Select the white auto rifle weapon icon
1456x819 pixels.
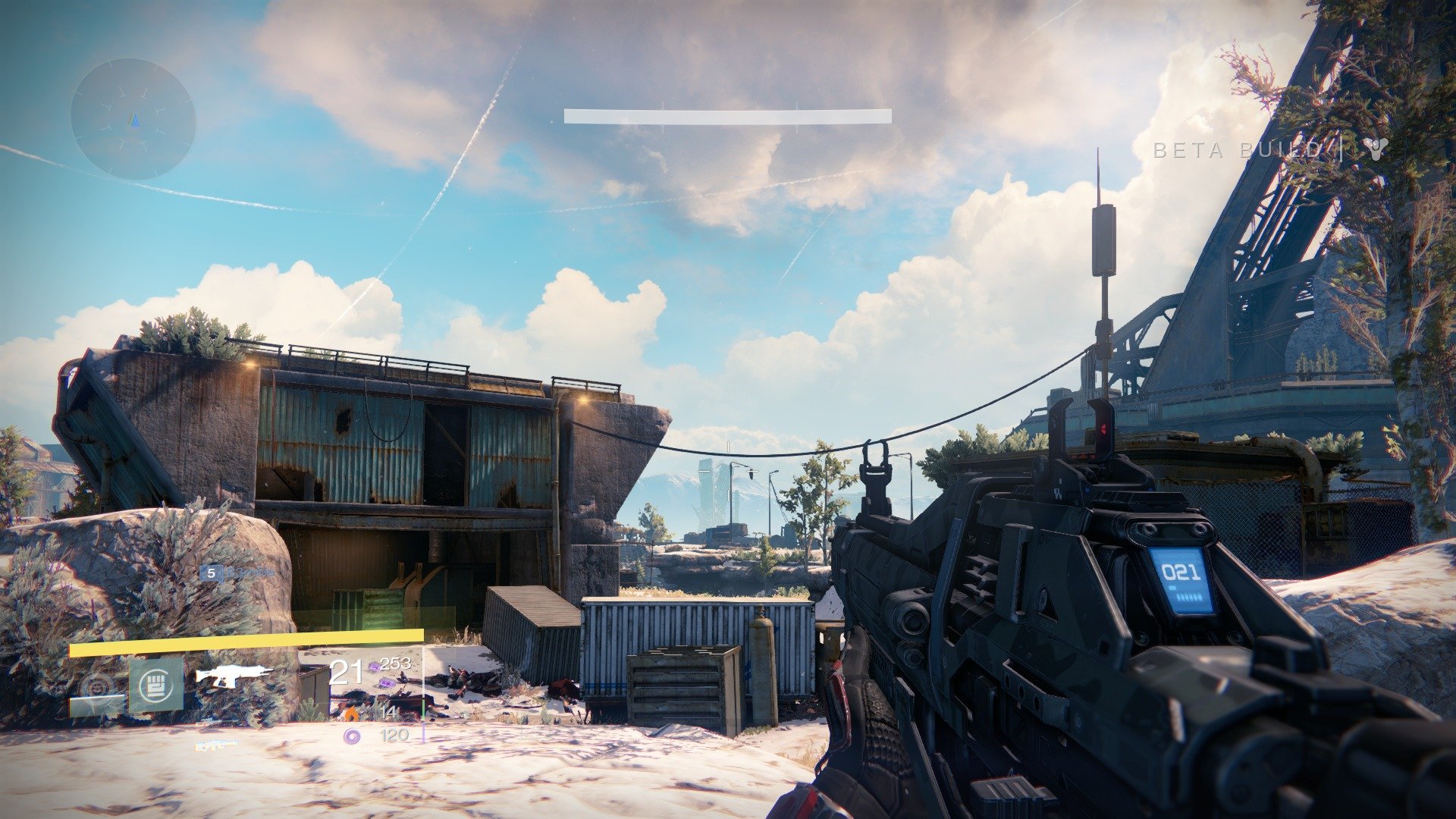(x=233, y=676)
